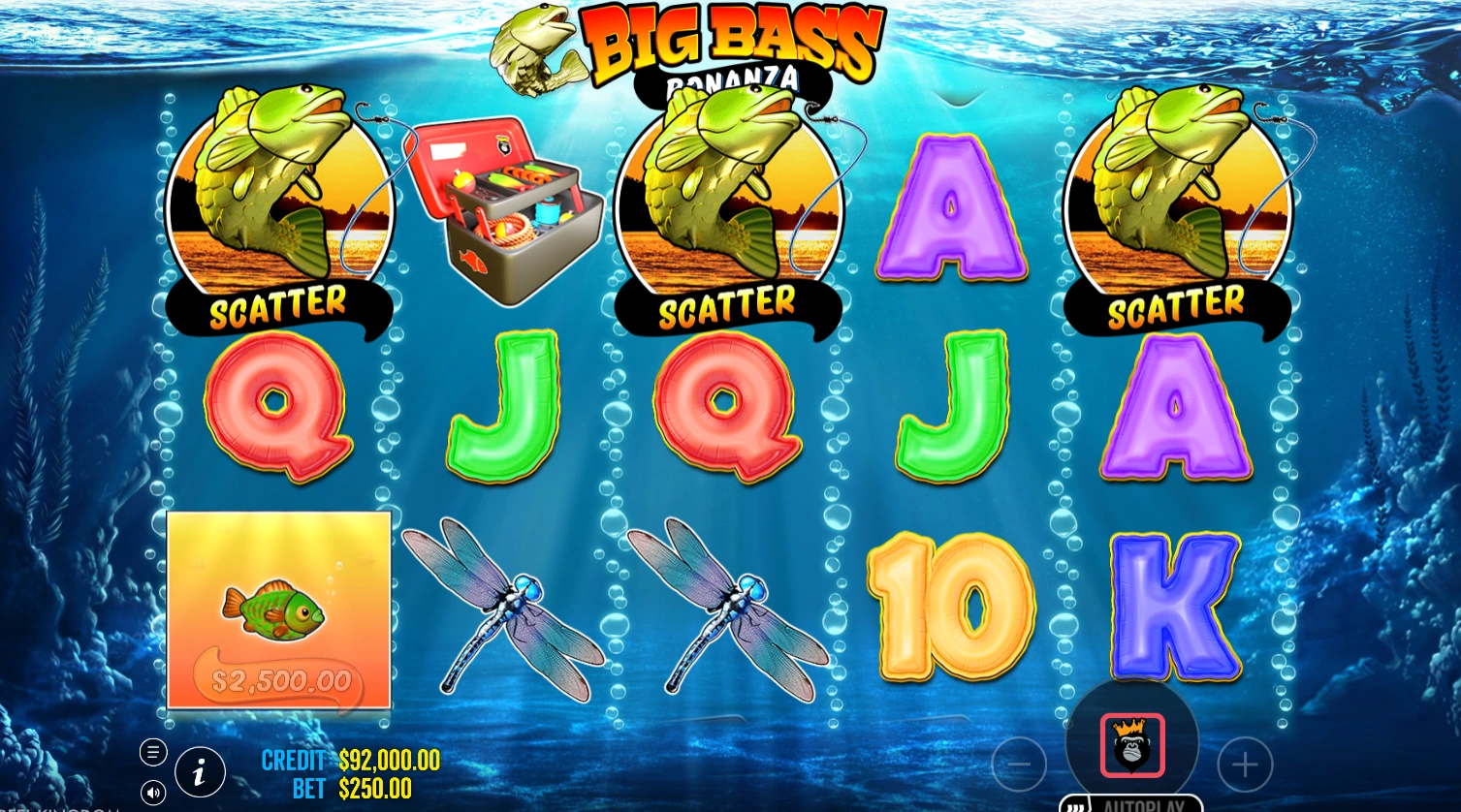Select the purple A symbol on reel four
This screenshot has width=1461, height=812.
coord(951,208)
